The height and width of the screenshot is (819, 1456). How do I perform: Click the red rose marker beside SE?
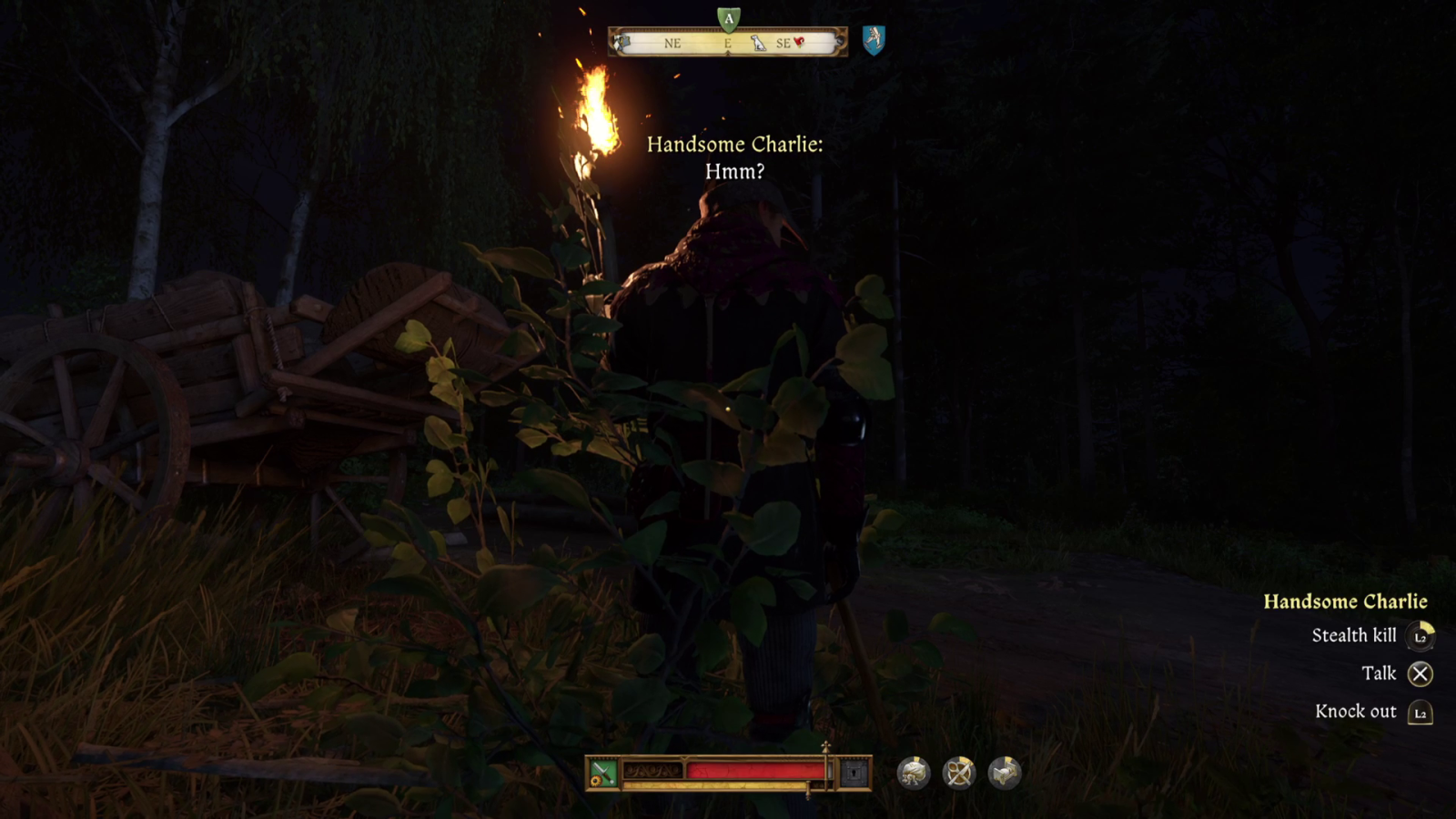(x=800, y=43)
